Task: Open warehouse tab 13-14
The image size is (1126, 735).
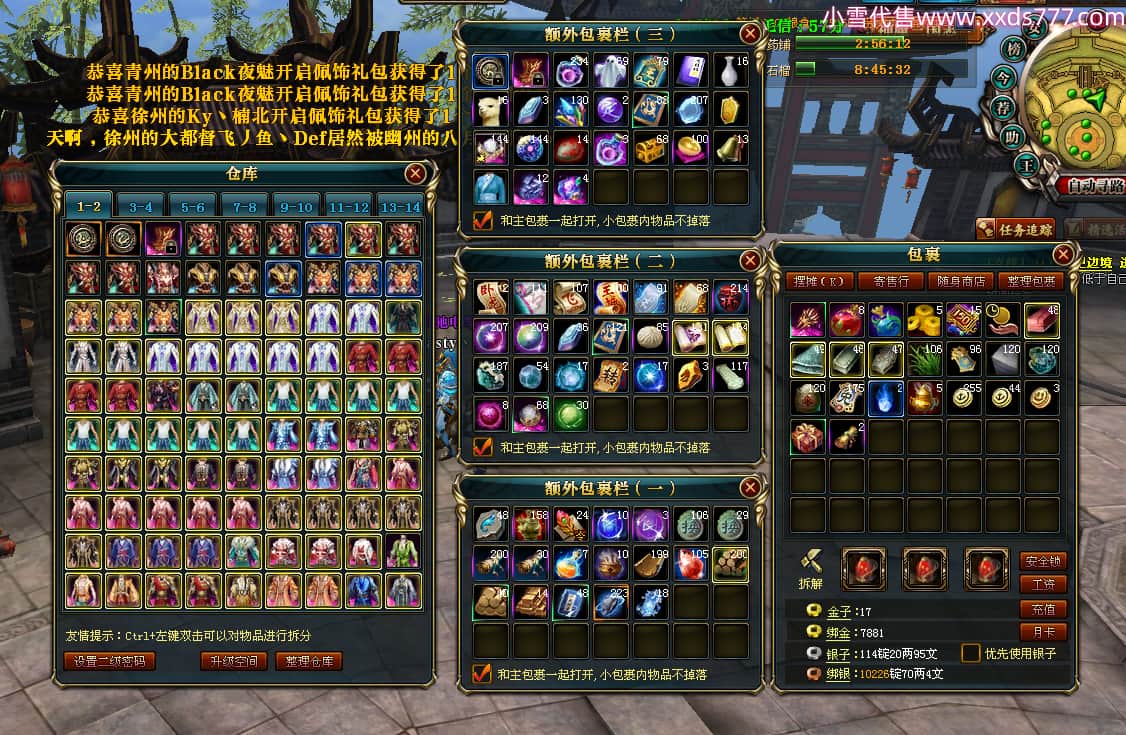Action: 399,207
